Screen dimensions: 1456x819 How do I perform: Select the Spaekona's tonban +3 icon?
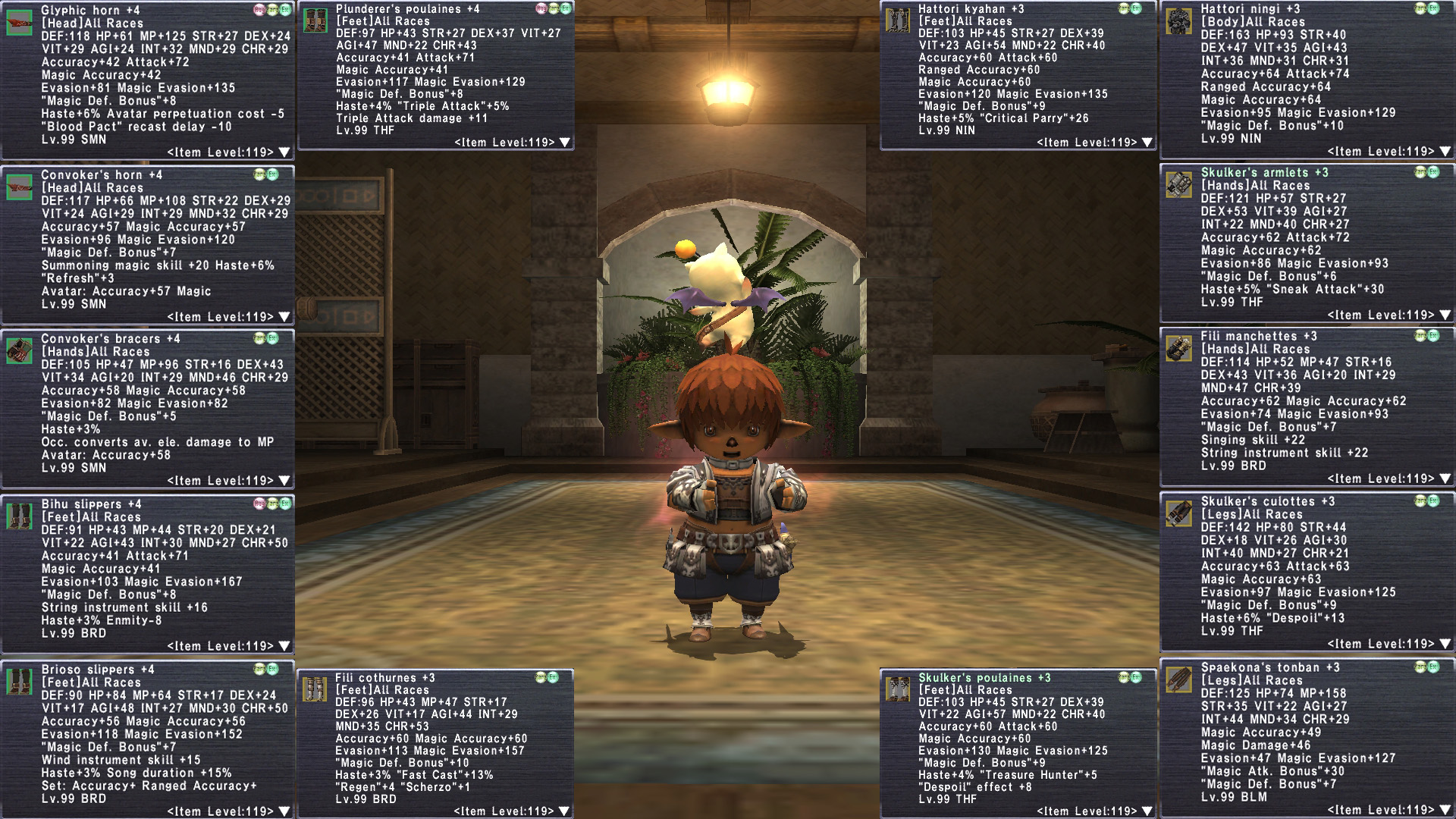tap(1179, 679)
